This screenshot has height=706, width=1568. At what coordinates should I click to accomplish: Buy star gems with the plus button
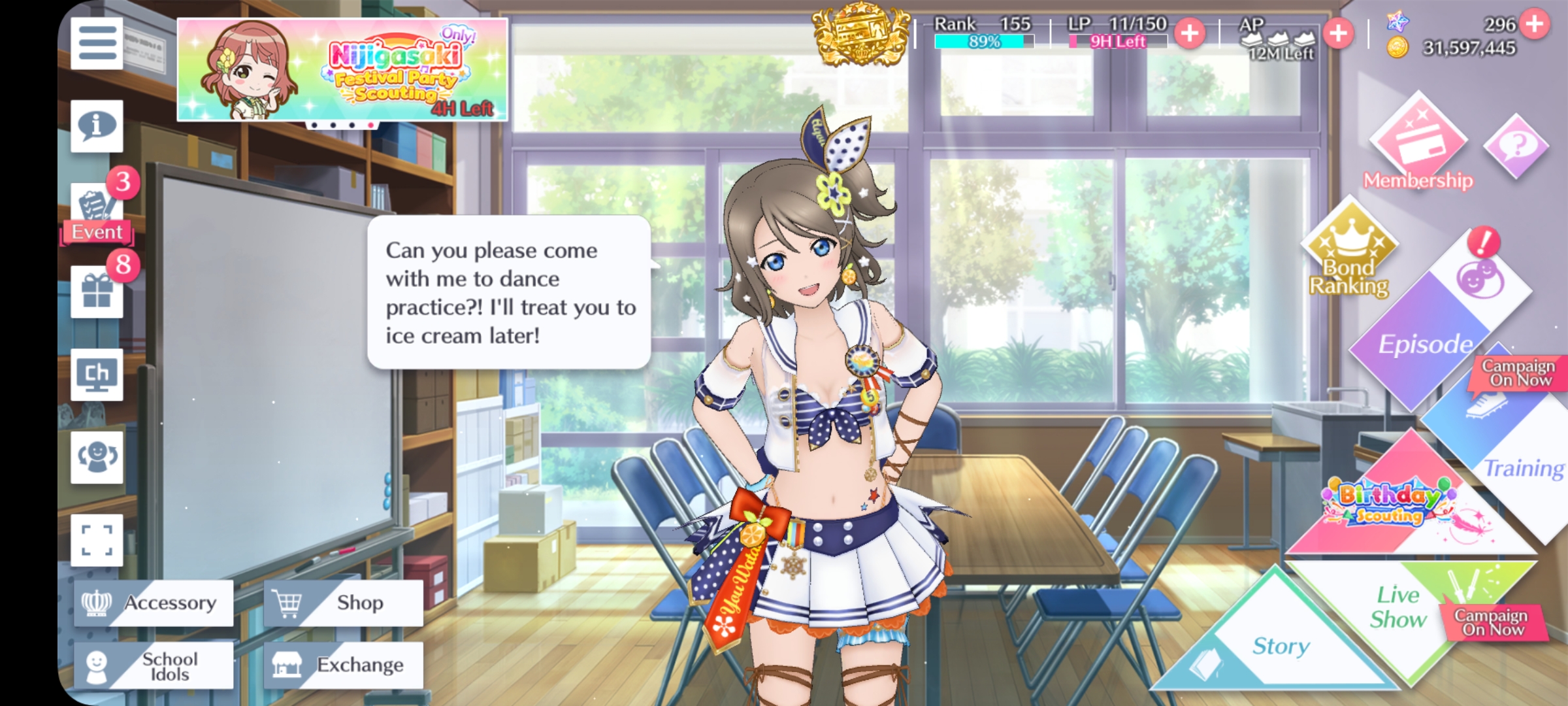[x=1534, y=24]
